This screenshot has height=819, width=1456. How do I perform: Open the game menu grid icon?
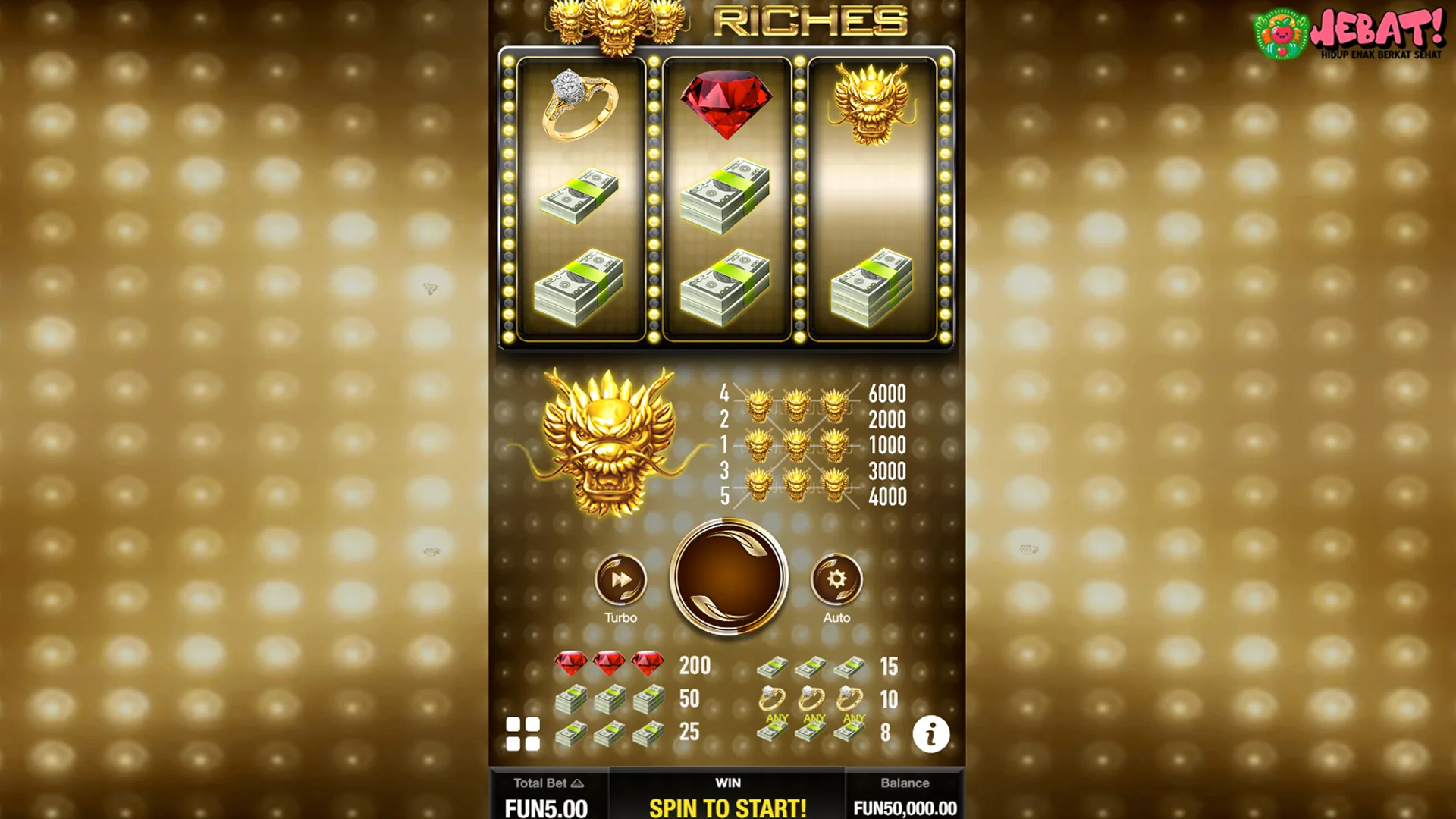click(522, 733)
